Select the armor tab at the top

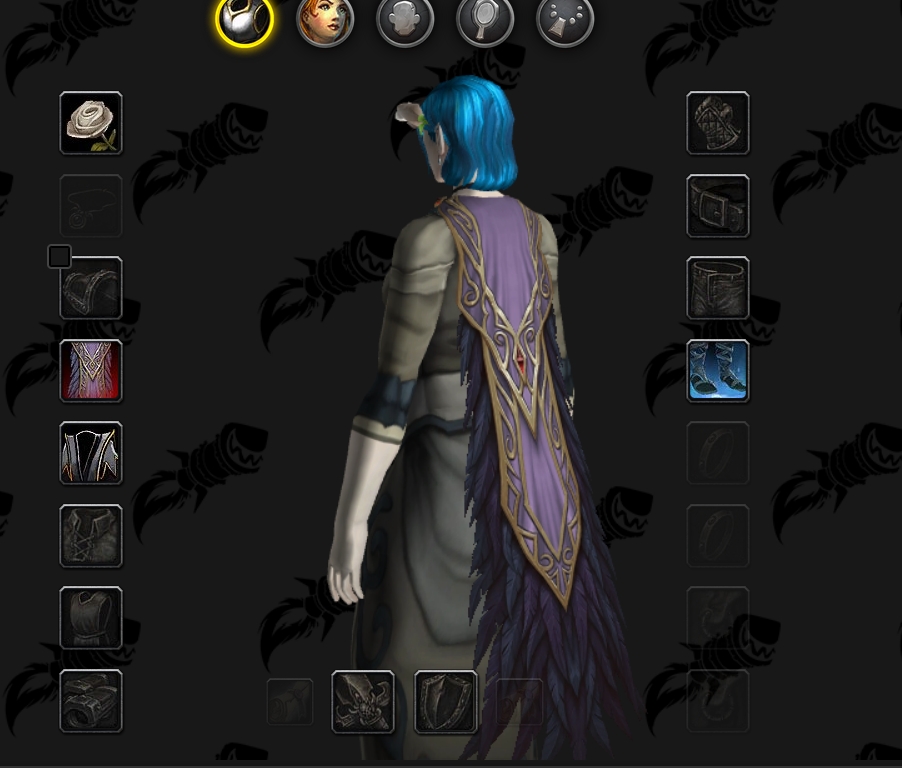244,20
